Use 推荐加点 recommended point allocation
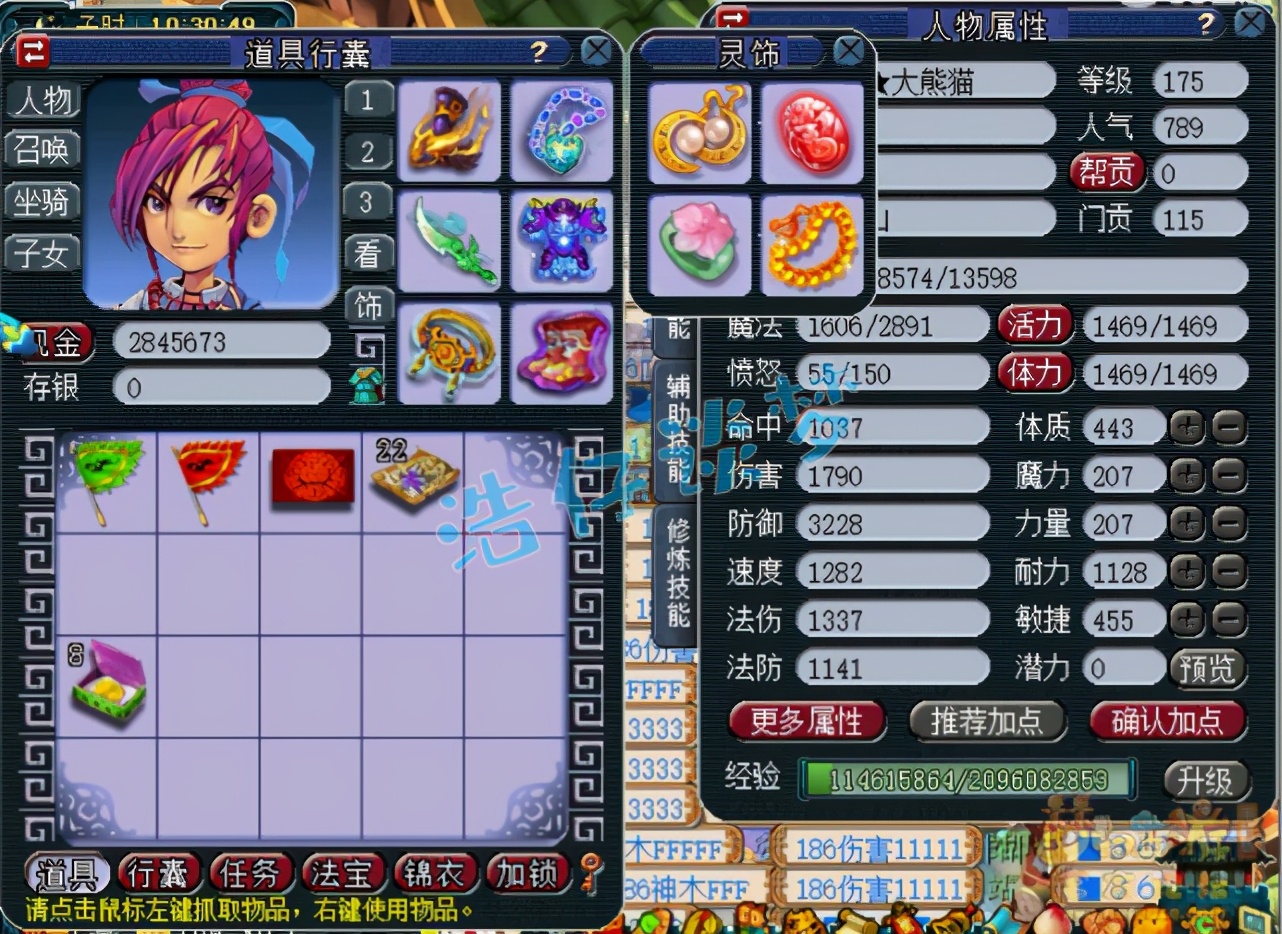Image resolution: width=1282 pixels, height=934 pixels. [986, 720]
